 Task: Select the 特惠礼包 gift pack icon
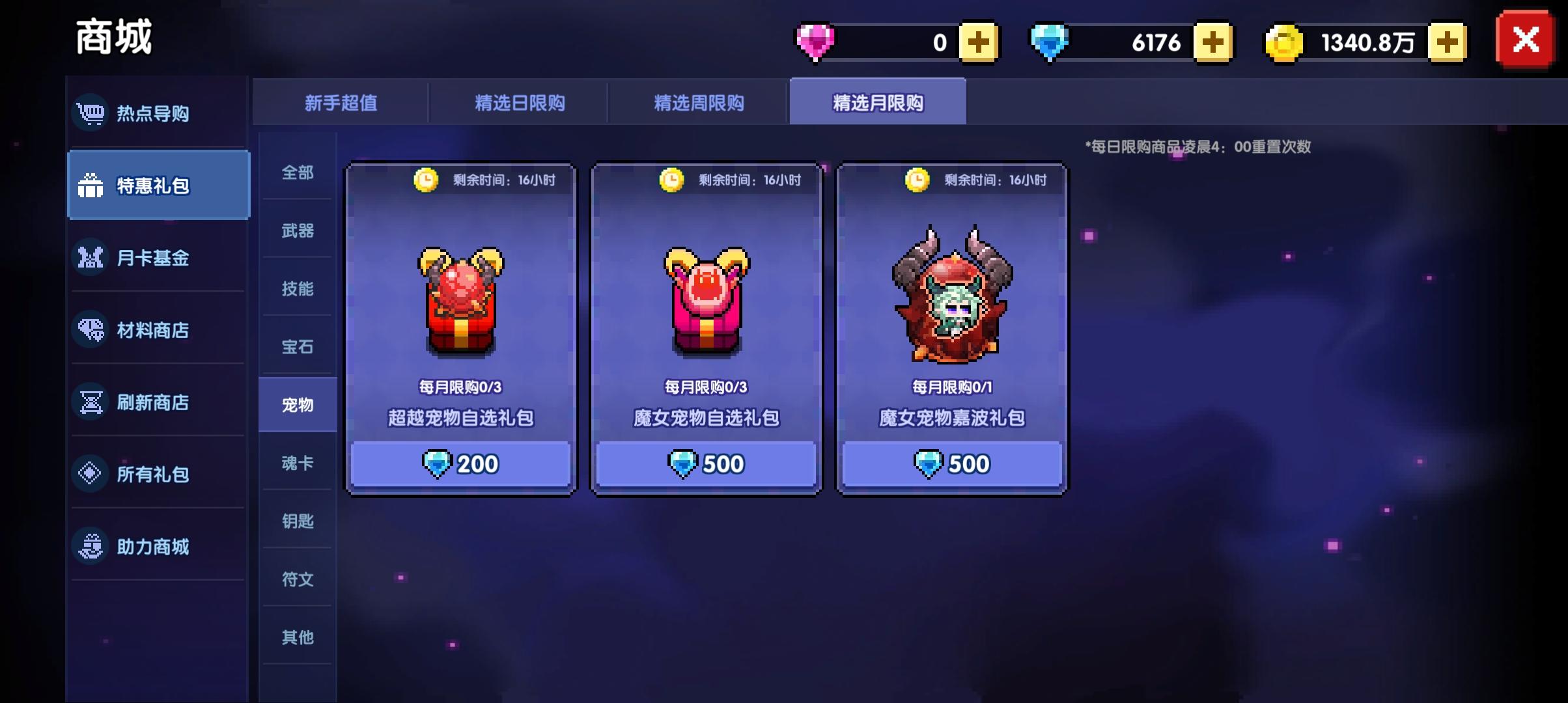91,185
